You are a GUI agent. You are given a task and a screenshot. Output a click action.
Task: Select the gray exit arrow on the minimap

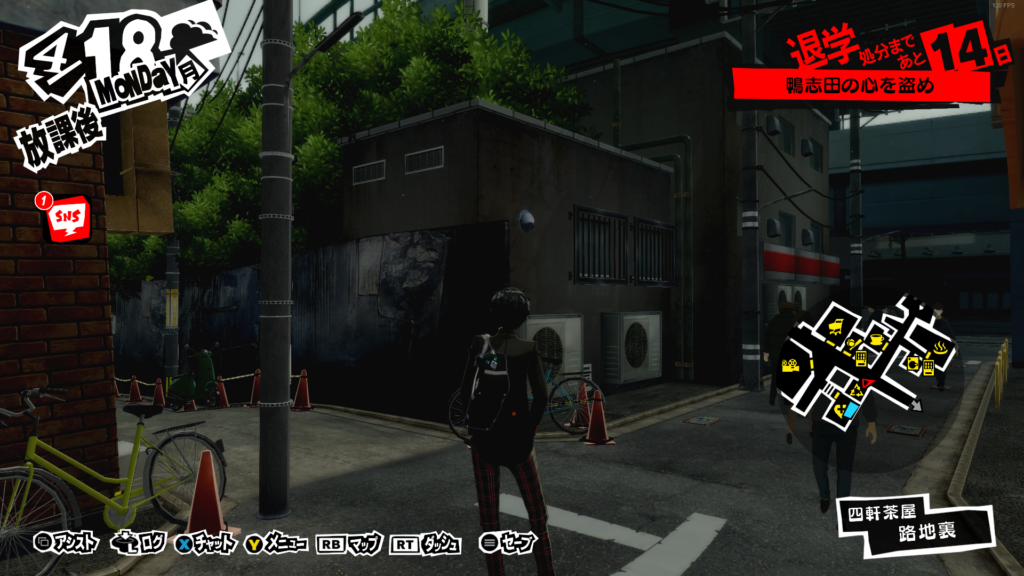pyautogui.click(x=917, y=407)
